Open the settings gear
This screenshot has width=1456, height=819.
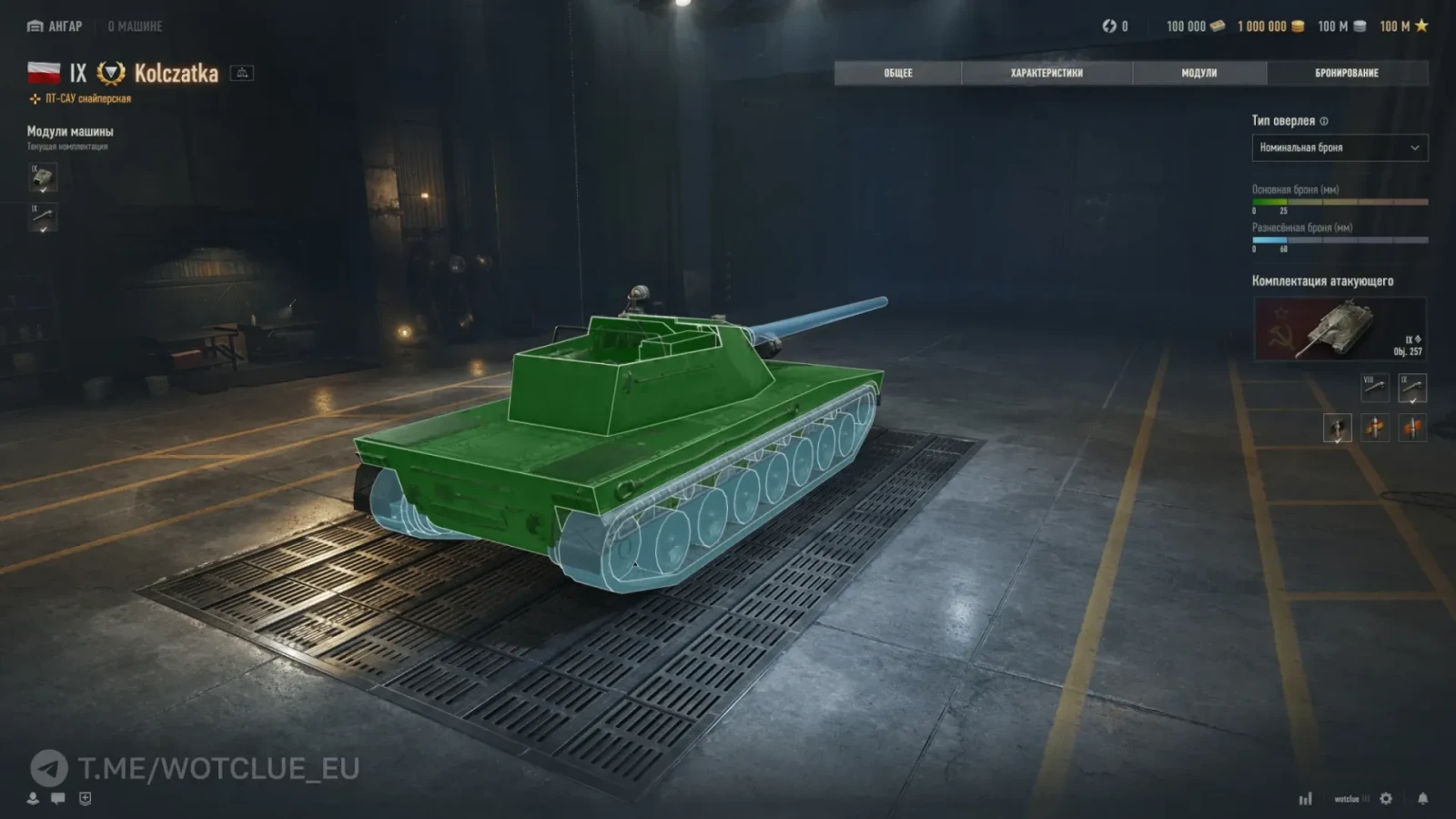(x=1386, y=798)
